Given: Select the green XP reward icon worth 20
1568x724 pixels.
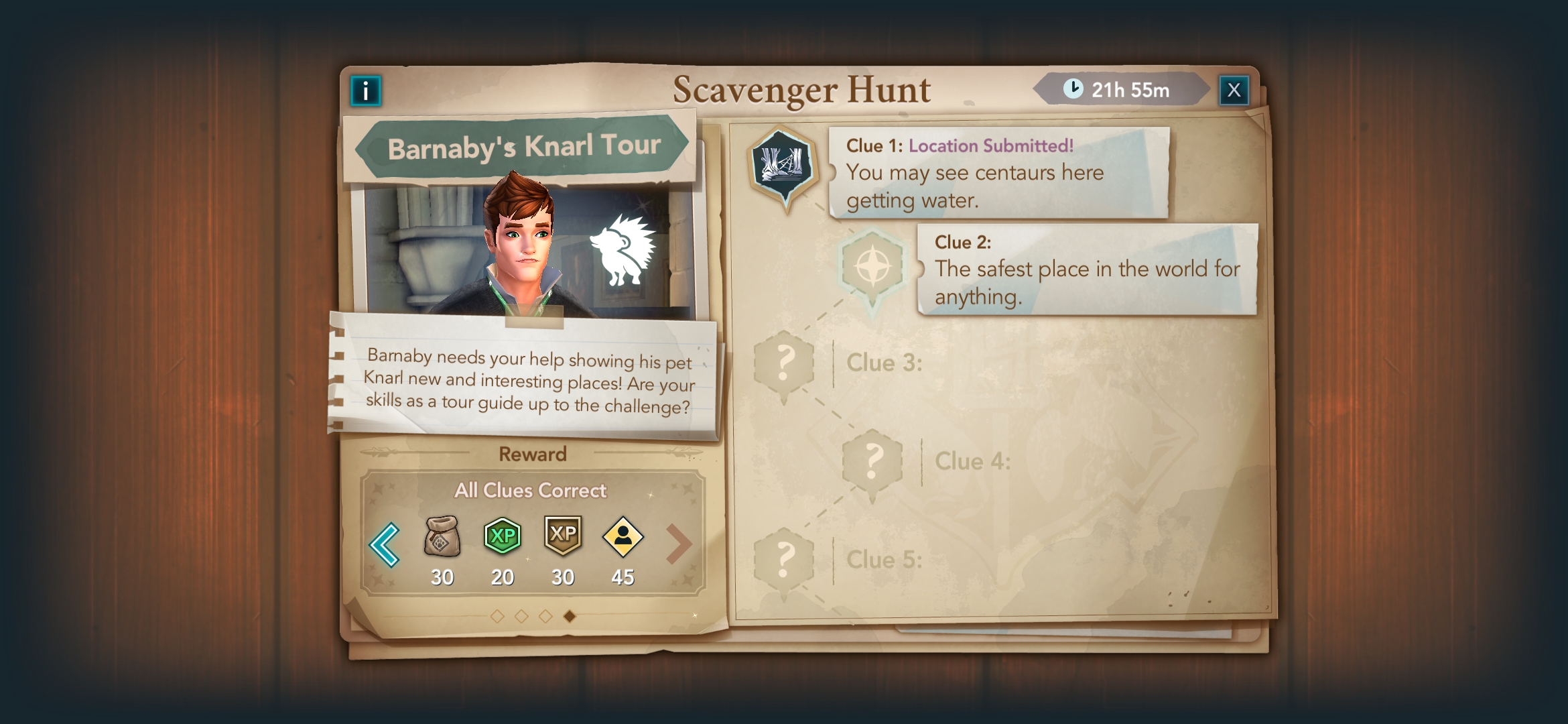Looking at the screenshot, I should tap(502, 536).
